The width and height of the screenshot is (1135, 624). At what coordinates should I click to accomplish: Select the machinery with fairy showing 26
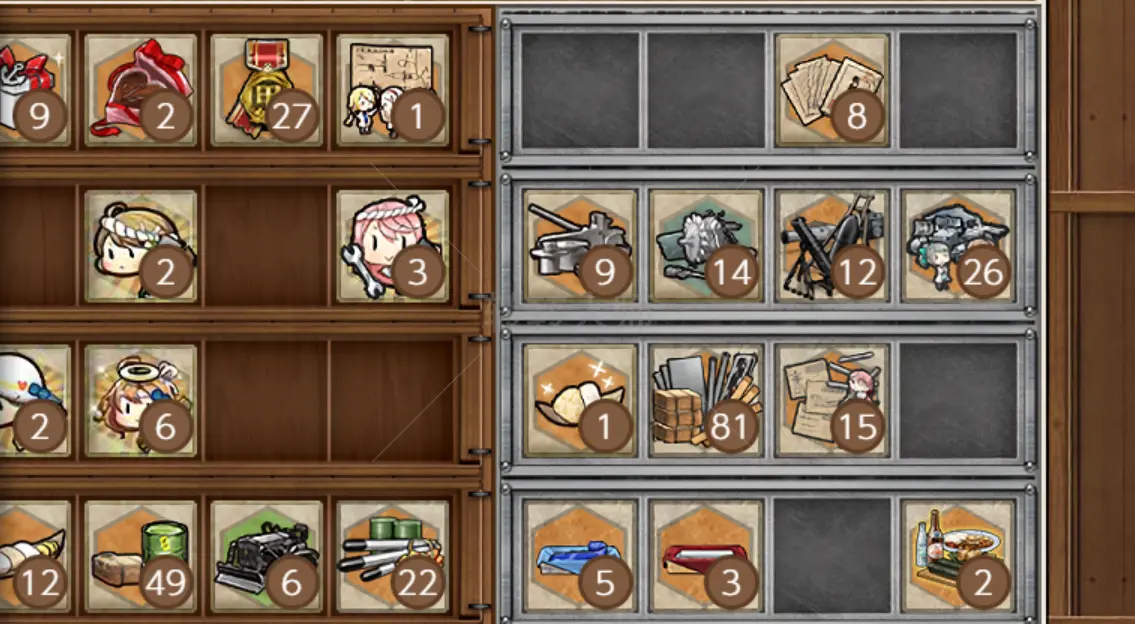click(958, 246)
